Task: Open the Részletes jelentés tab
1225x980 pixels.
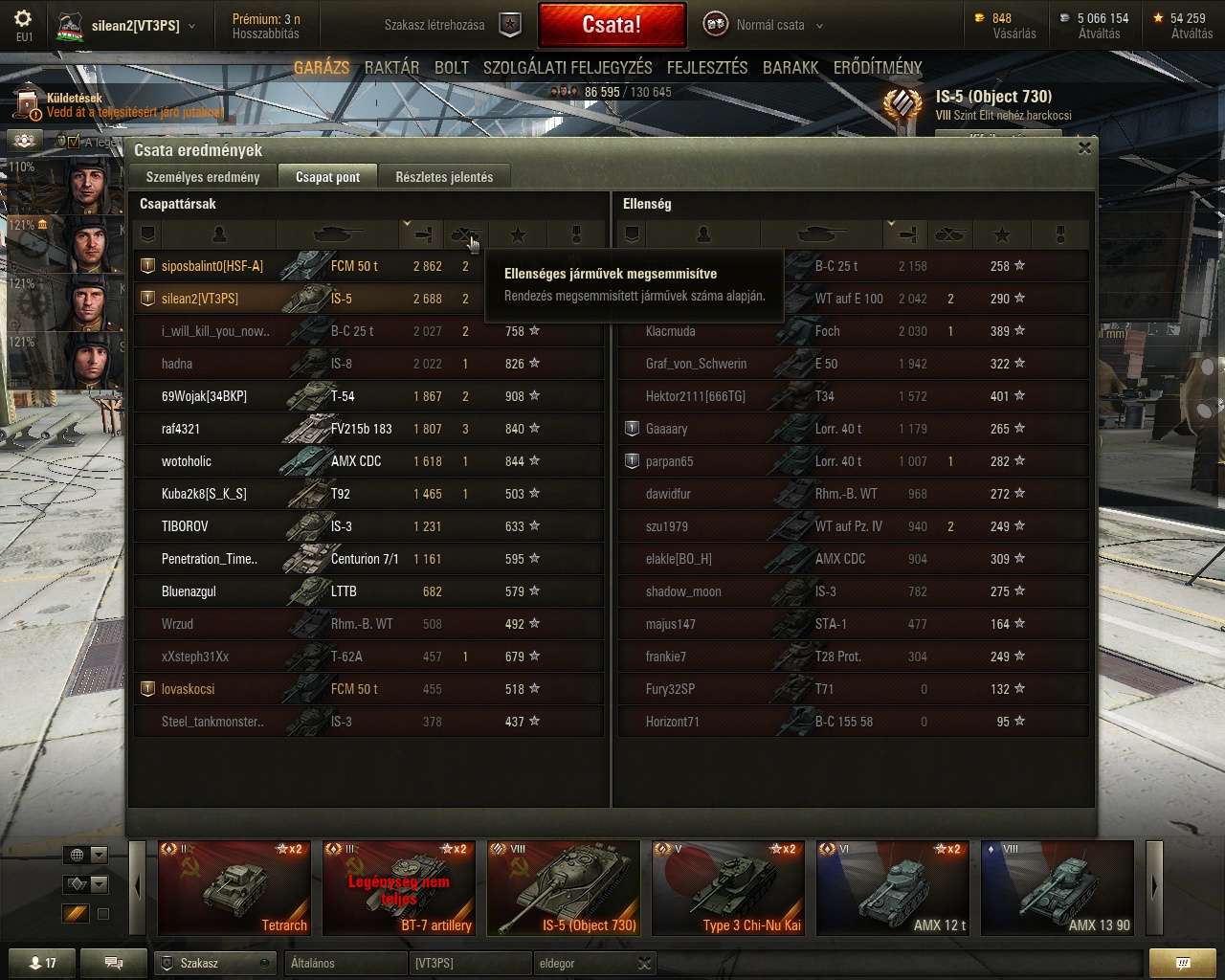Action: click(x=444, y=177)
